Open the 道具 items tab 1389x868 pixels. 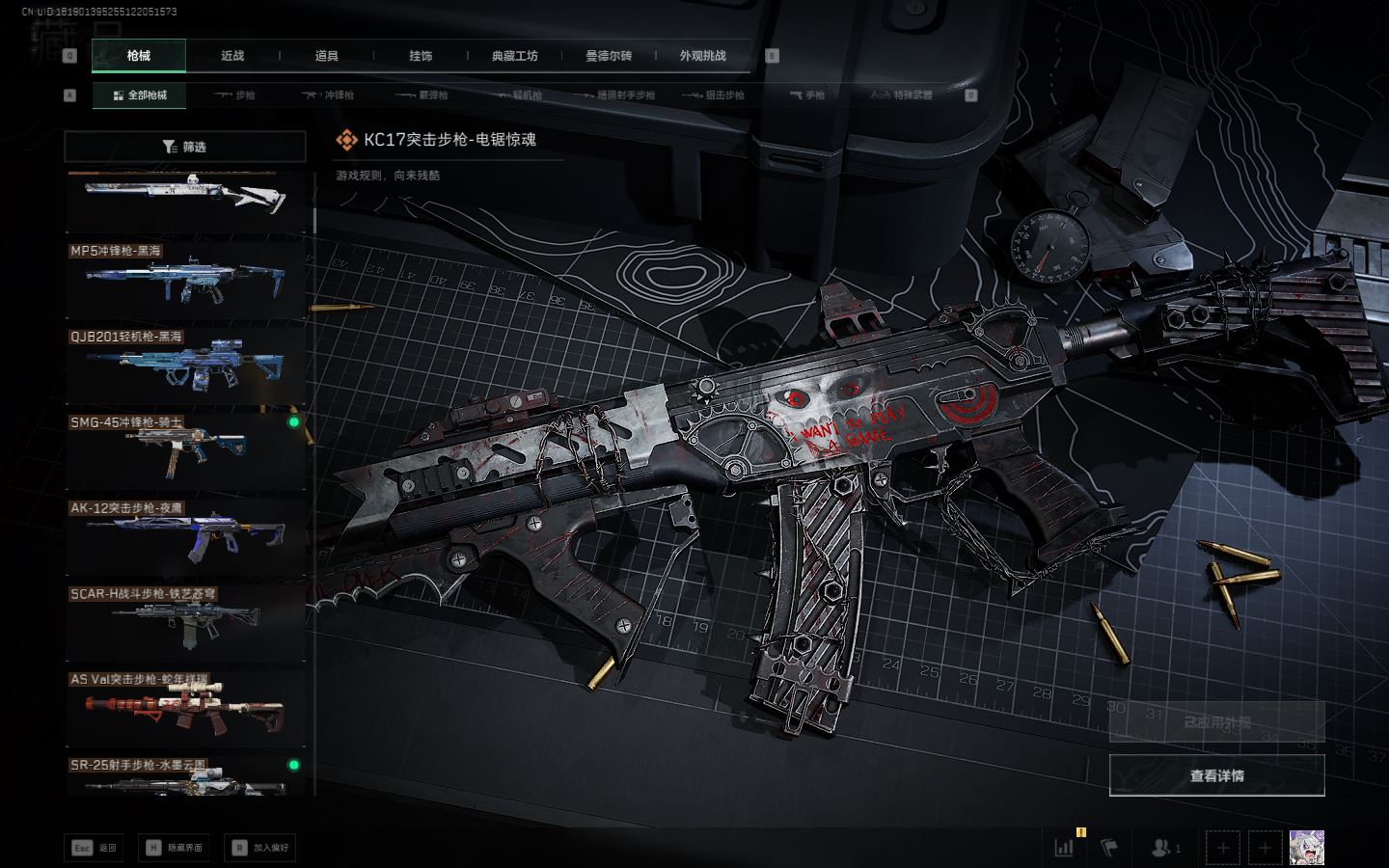(327, 56)
